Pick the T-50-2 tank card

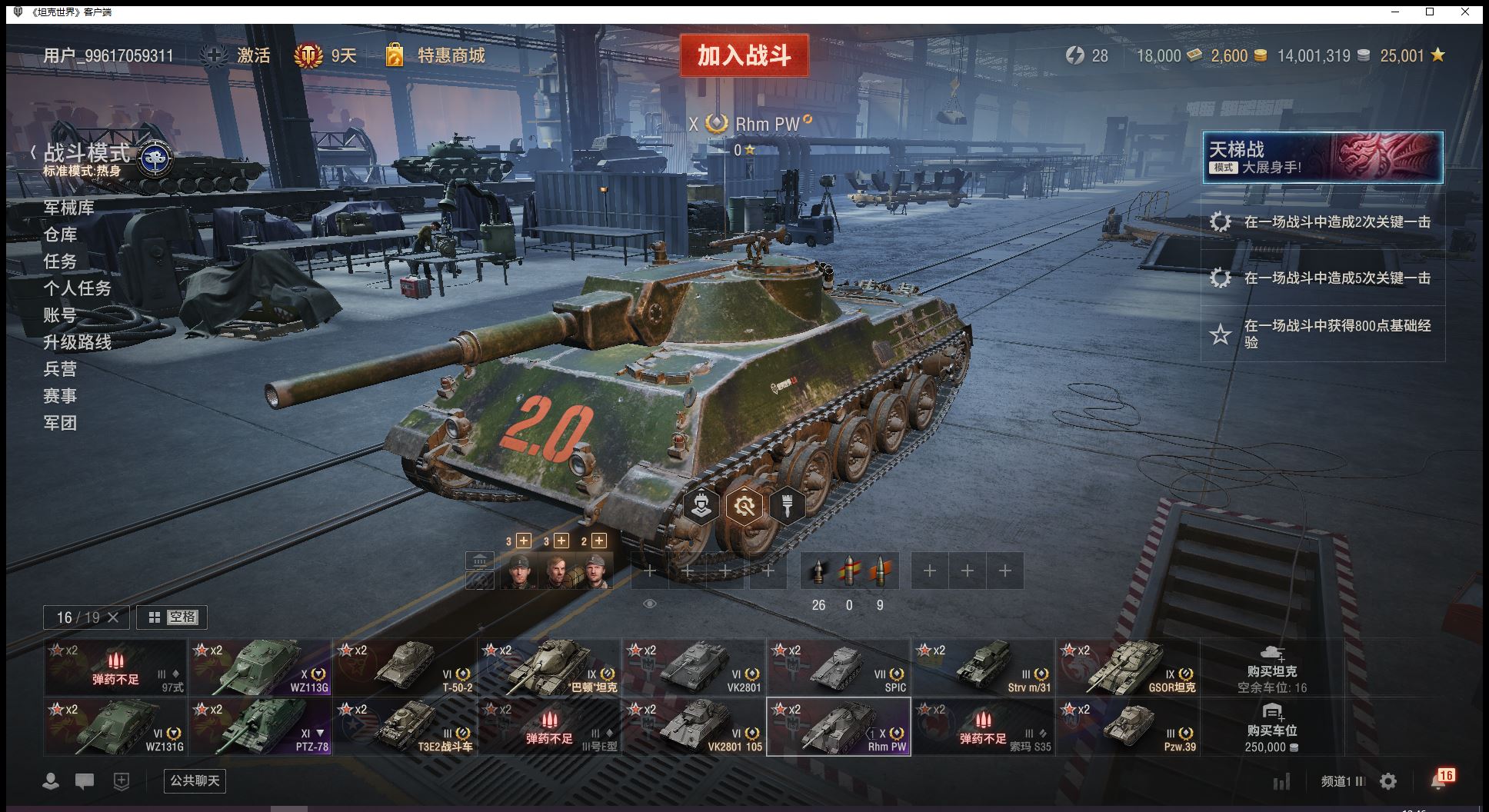pos(405,667)
